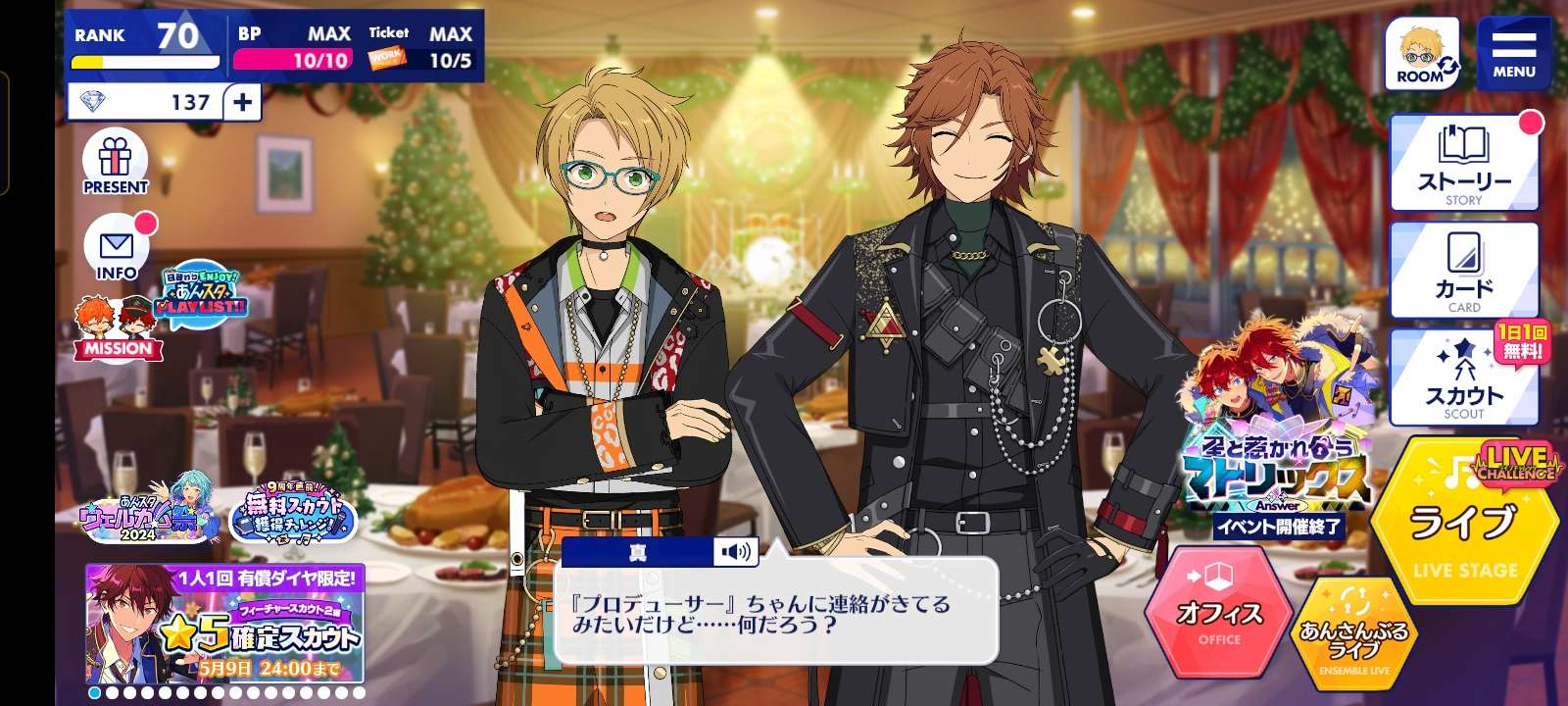Open the free scout challenge banner
Viewport: 1568px width, 706px height.
point(294,510)
